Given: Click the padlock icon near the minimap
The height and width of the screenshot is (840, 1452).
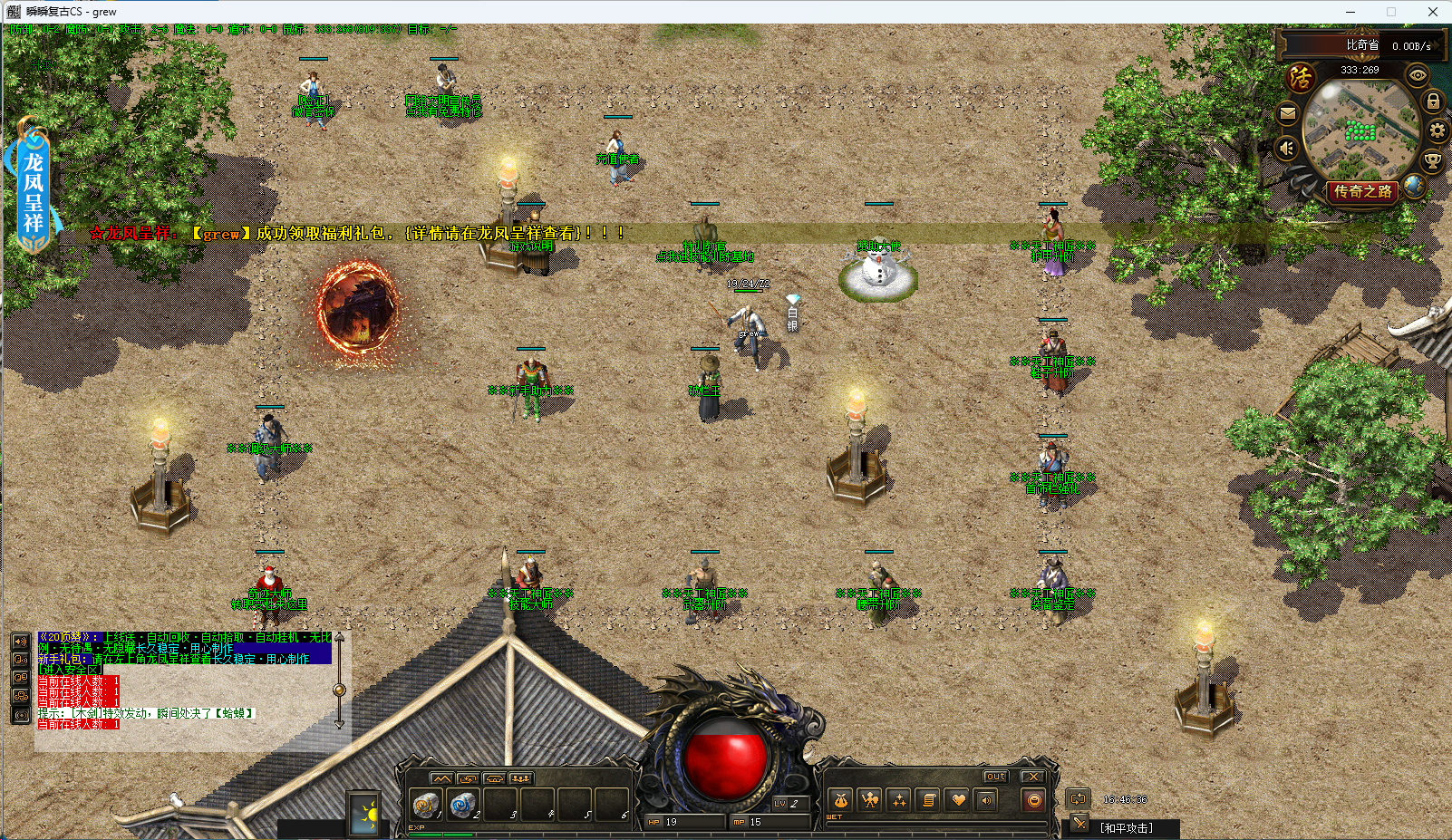Looking at the screenshot, I should pyautogui.click(x=1433, y=101).
